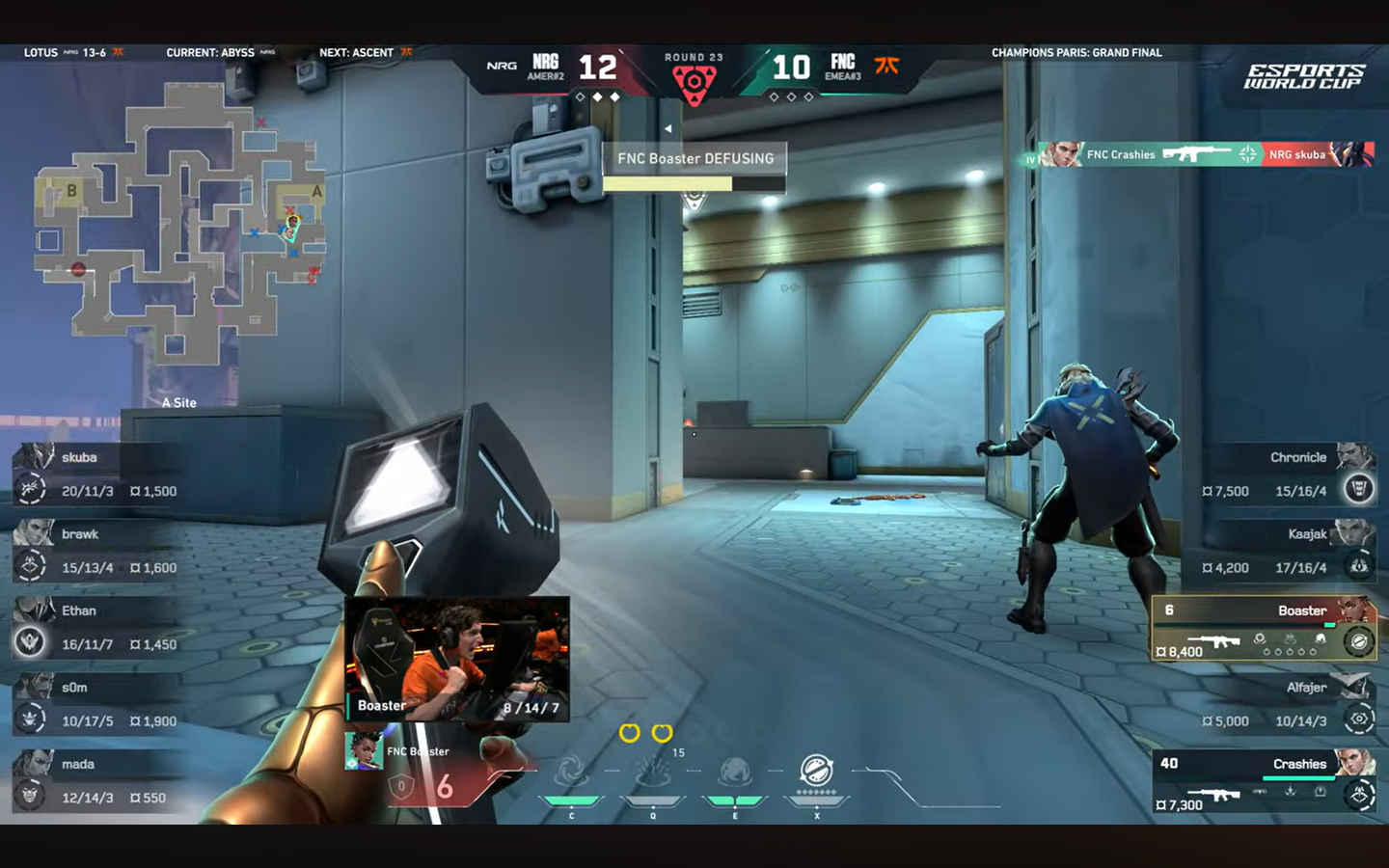Choose Ethan's scoreboard entry
This screenshot has height=868, width=1389.
(x=96, y=628)
